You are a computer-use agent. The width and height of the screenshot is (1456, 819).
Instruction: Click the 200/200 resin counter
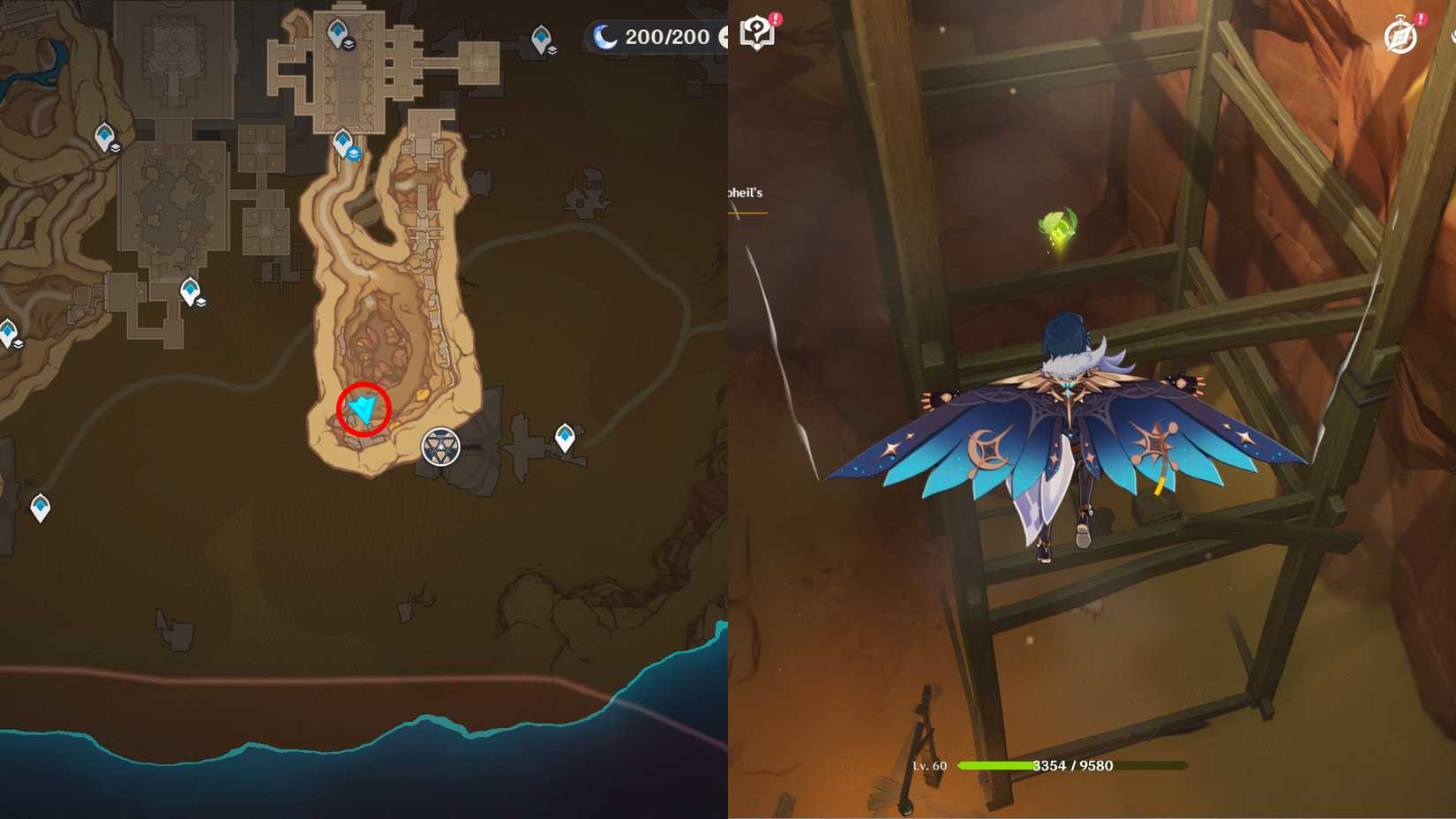pyautogui.click(x=669, y=37)
